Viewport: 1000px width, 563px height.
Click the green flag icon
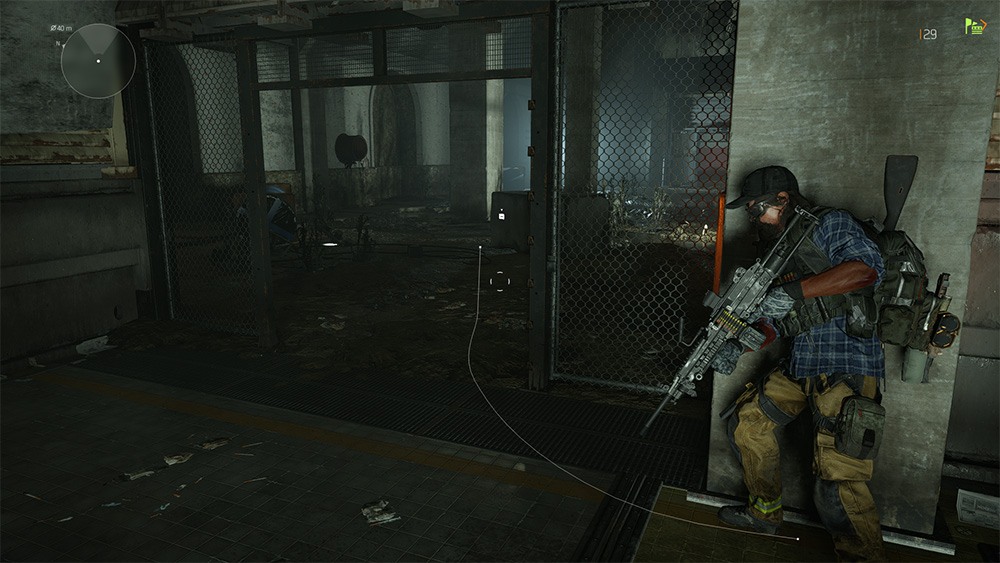point(974,27)
